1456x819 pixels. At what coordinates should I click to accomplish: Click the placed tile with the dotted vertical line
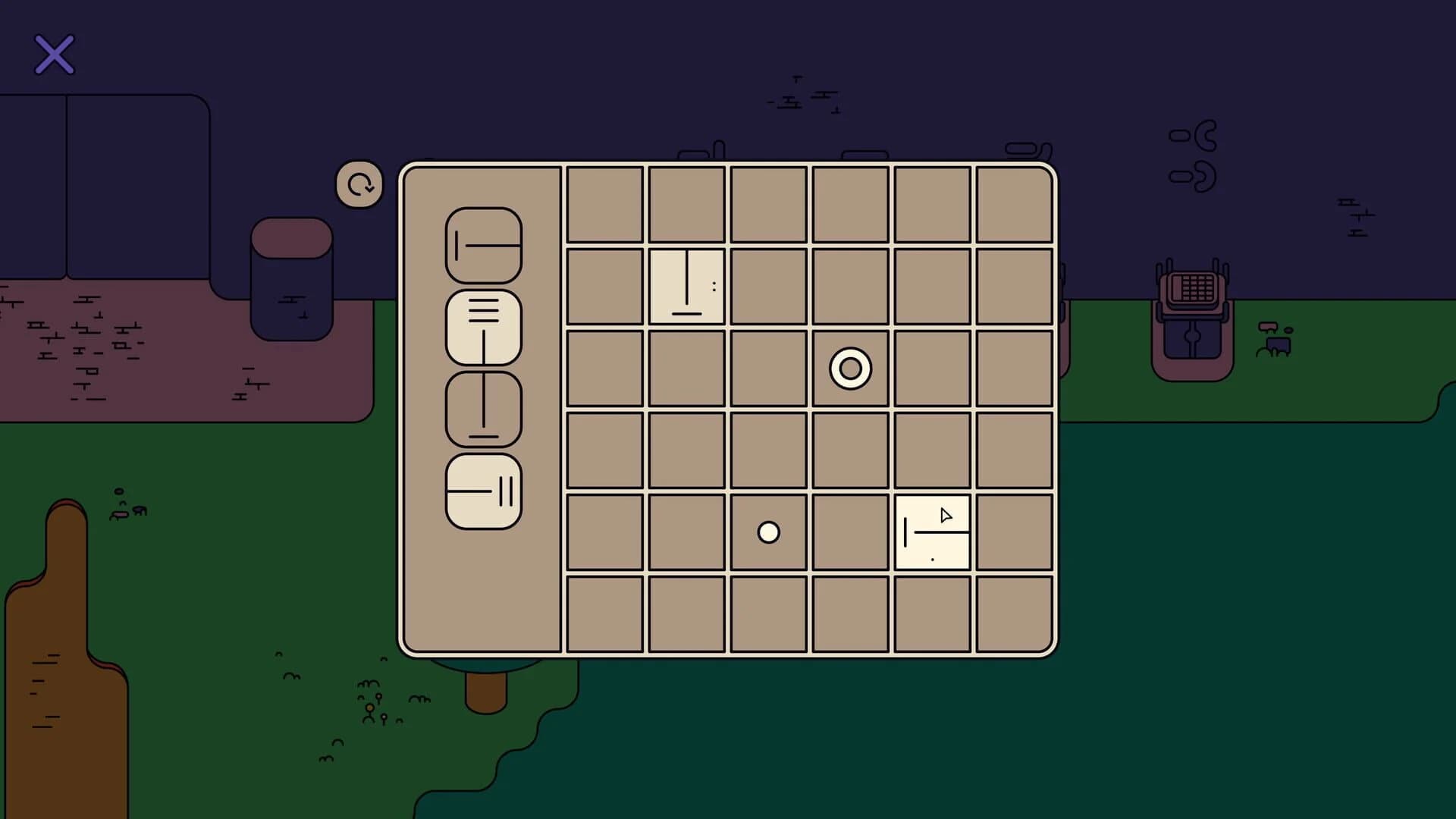(x=686, y=284)
